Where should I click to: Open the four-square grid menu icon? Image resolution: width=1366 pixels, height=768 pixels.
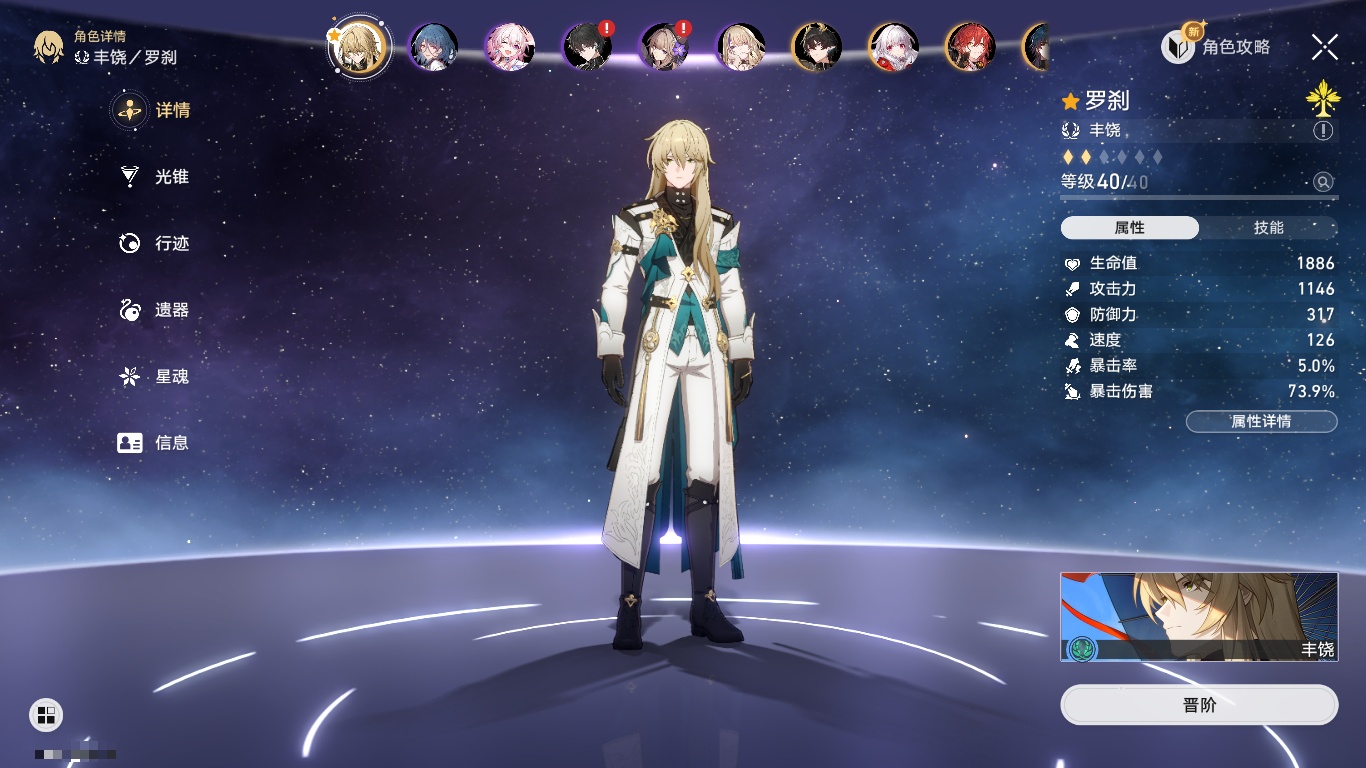46,714
